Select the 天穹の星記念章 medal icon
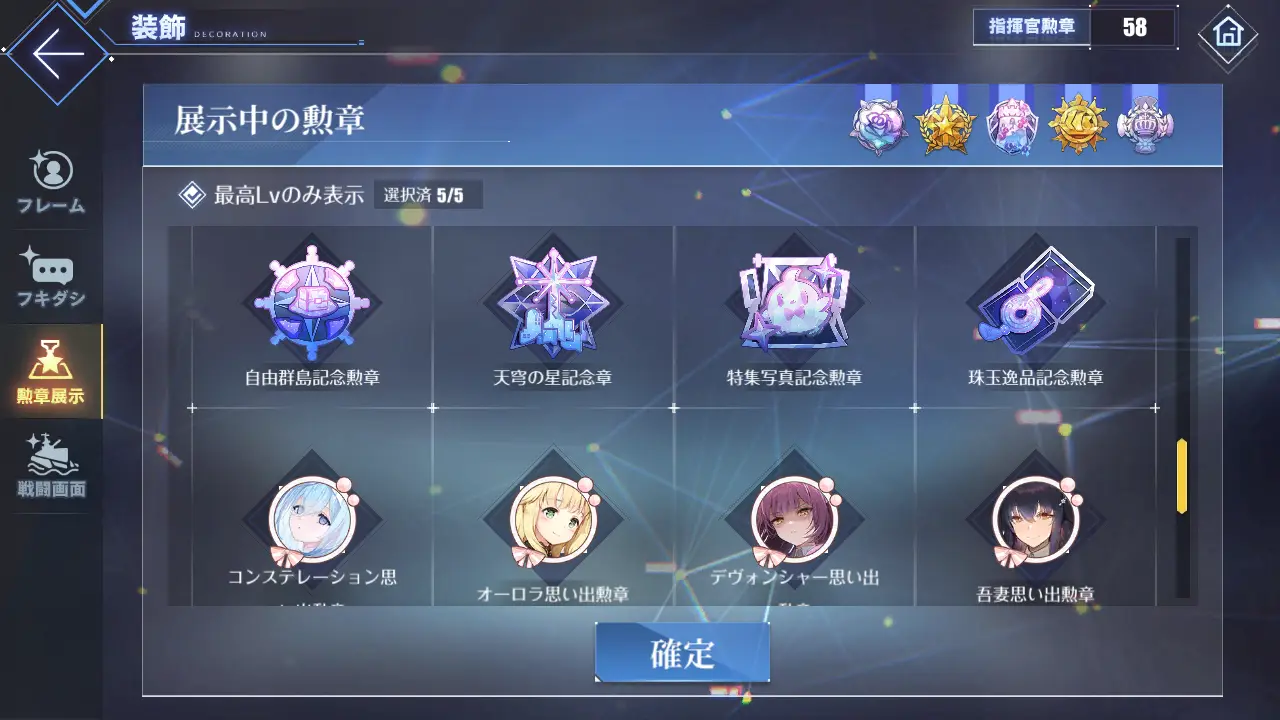 click(x=554, y=300)
